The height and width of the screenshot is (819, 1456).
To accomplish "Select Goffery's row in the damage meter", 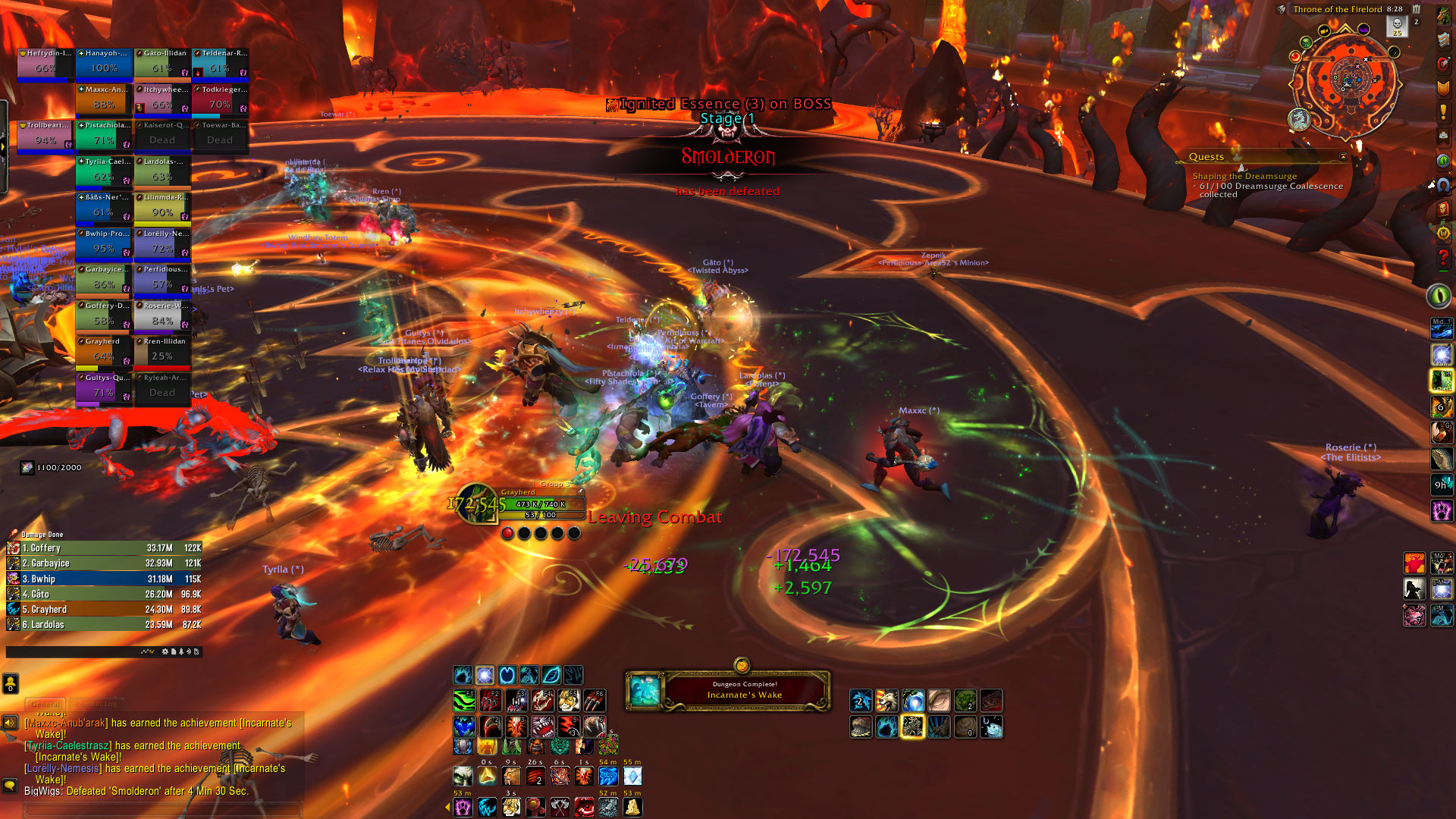I will click(104, 548).
